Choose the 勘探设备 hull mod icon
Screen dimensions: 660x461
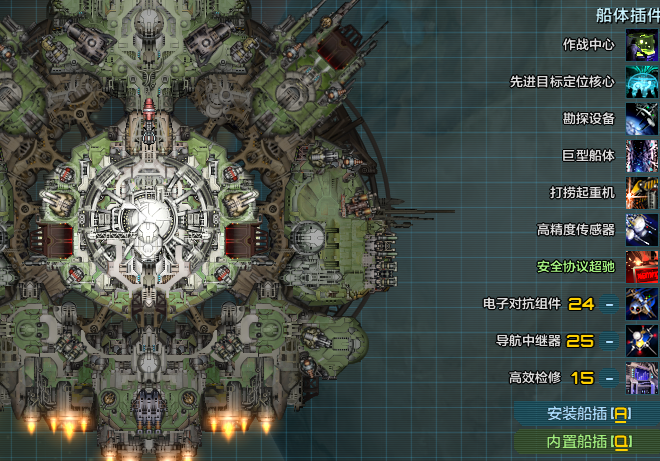click(641, 119)
